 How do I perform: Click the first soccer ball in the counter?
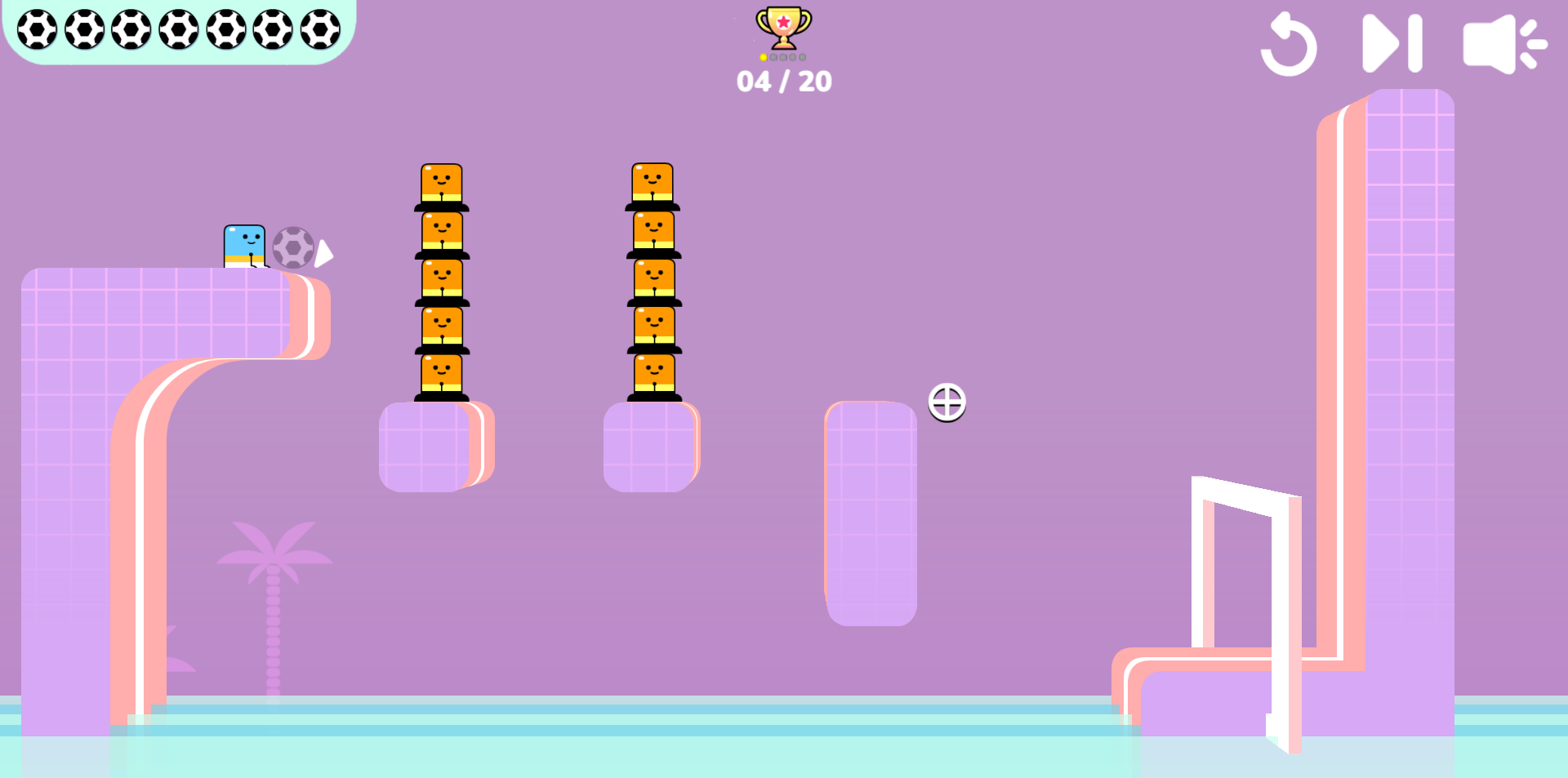coord(39,29)
